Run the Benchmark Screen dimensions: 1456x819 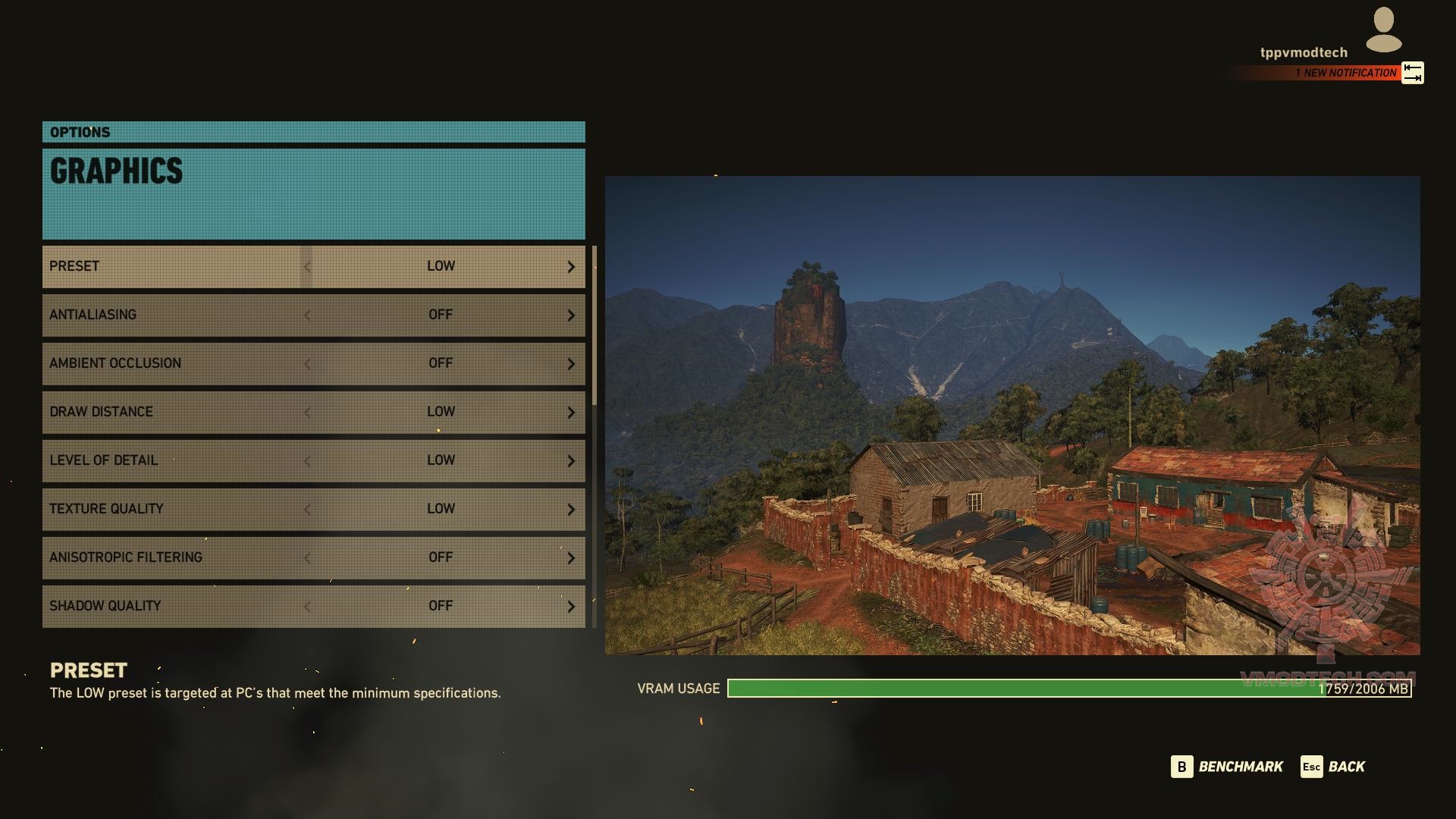pos(1227,767)
